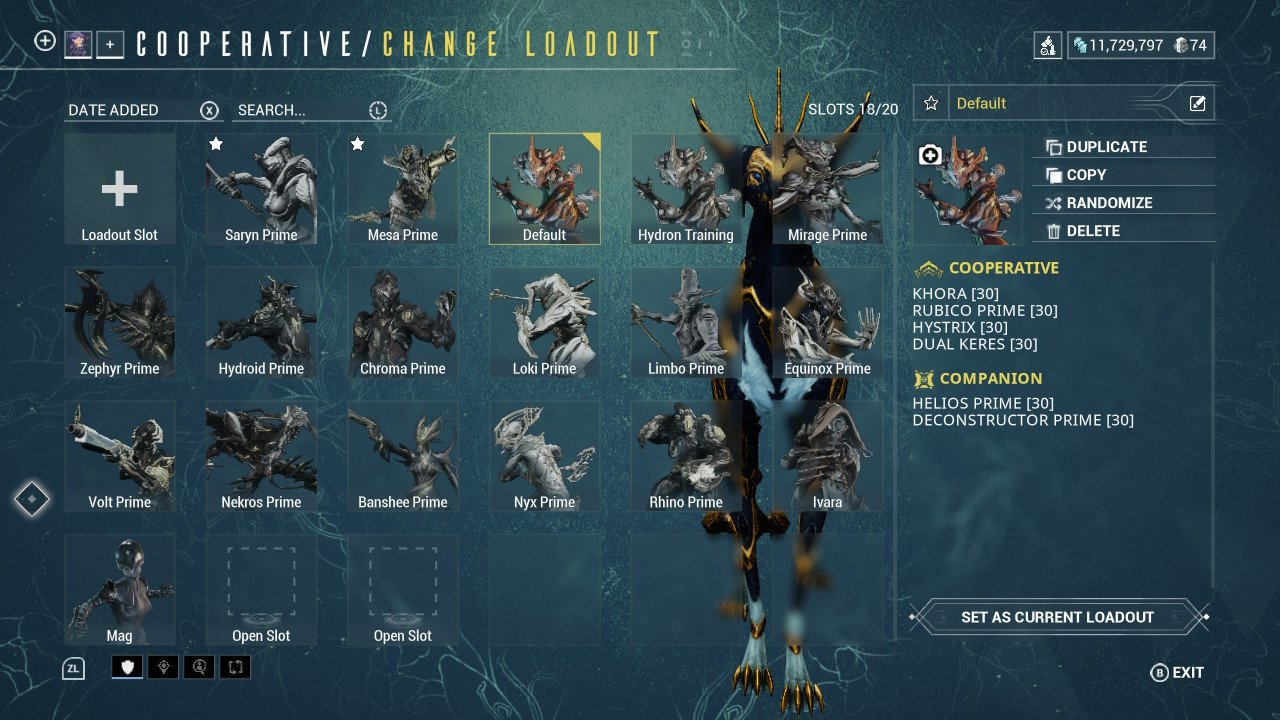This screenshot has height=720, width=1280.
Task: Click the platinum currency icon in the top bar
Action: click(x=1080, y=44)
